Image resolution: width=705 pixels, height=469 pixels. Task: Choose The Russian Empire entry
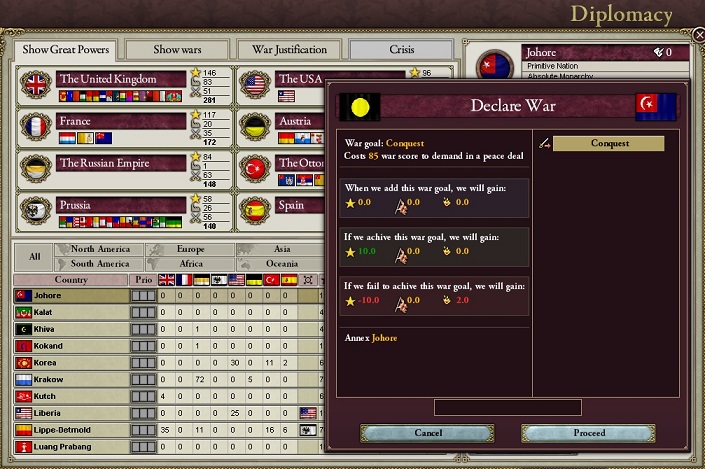pyautogui.click(x=121, y=163)
